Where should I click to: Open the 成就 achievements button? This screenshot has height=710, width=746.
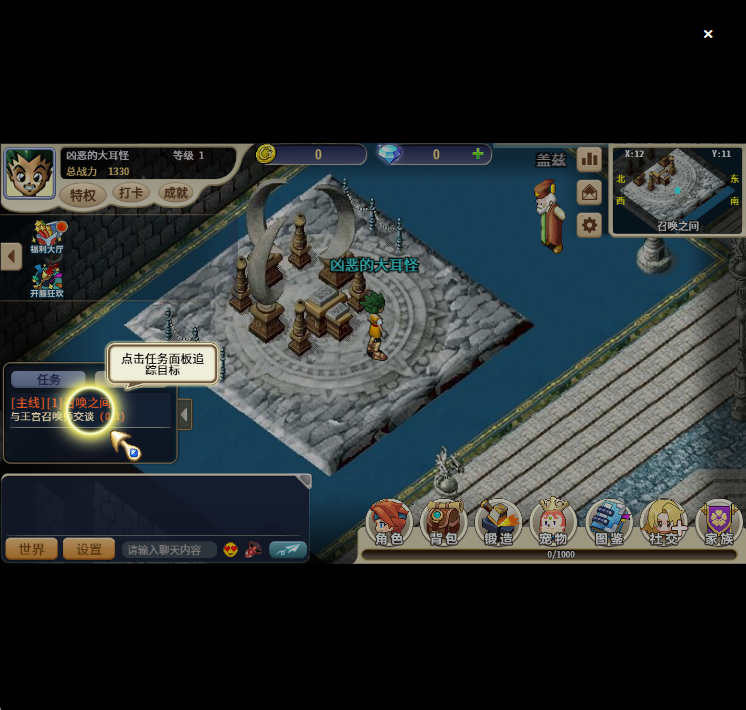[175, 193]
